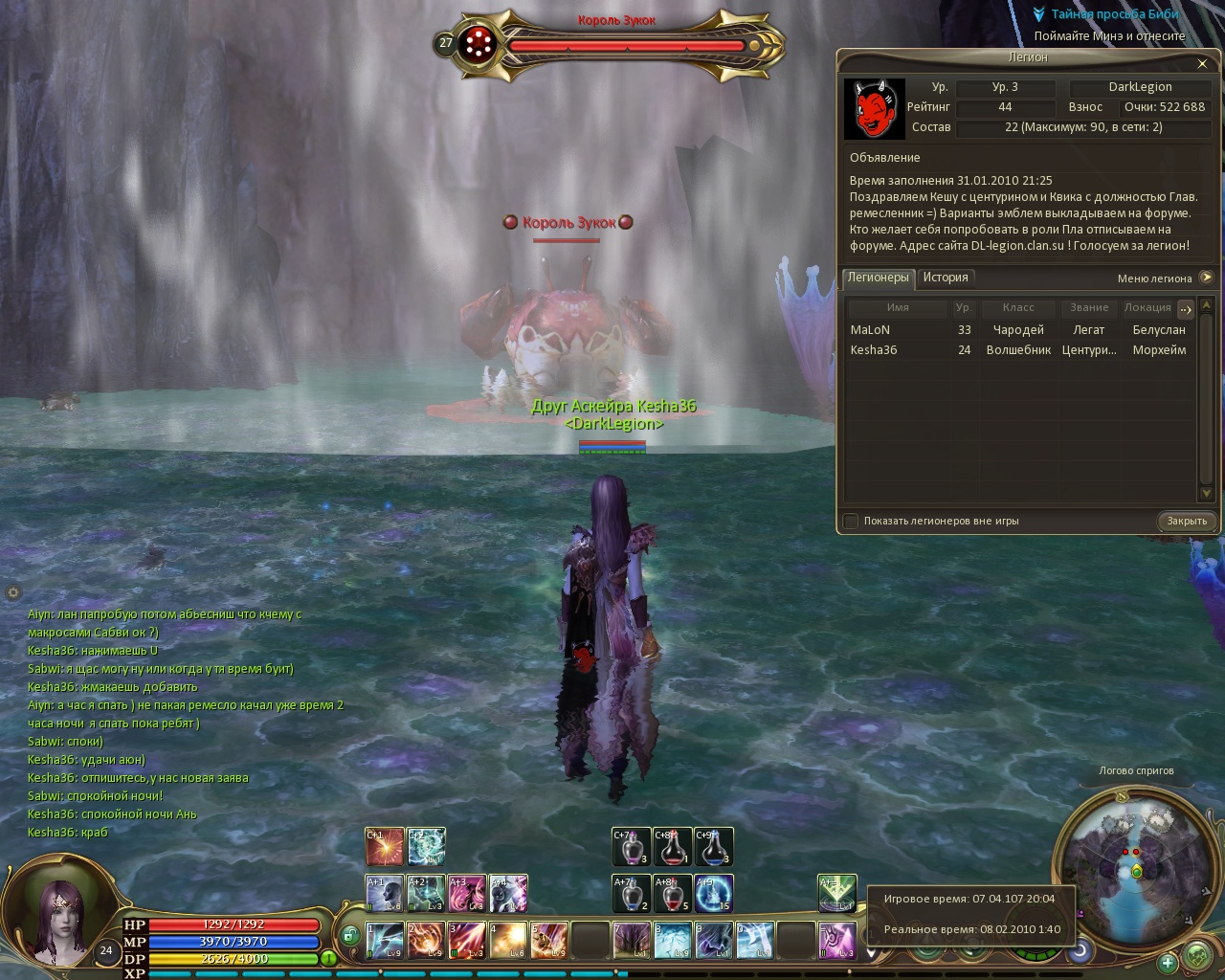This screenshot has width=1225, height=980.
Task: Switch to the История tab
Action: (946, 278)
